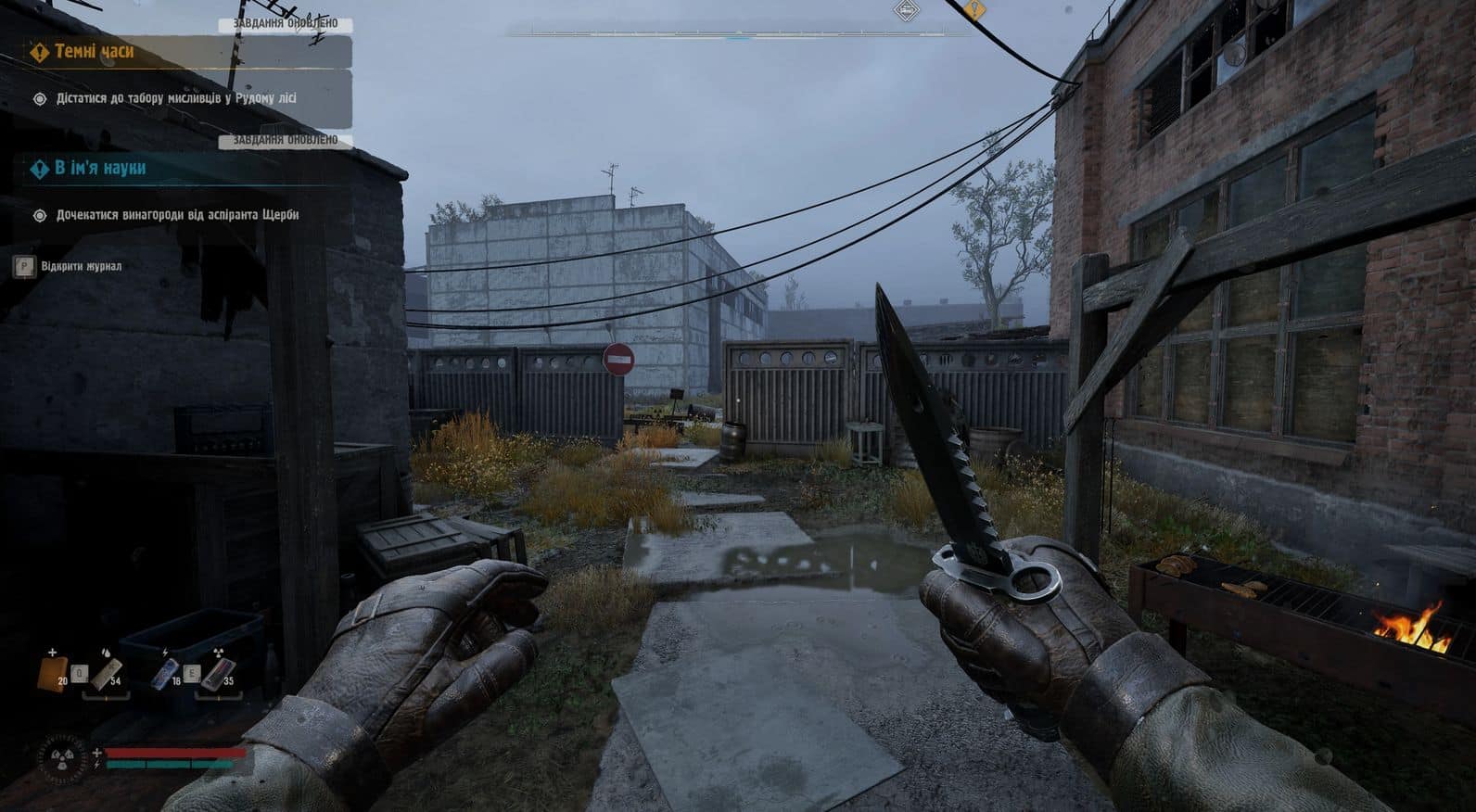Click the Відкрити журнал journal label
1476x812 pixels.
point(81,267)
